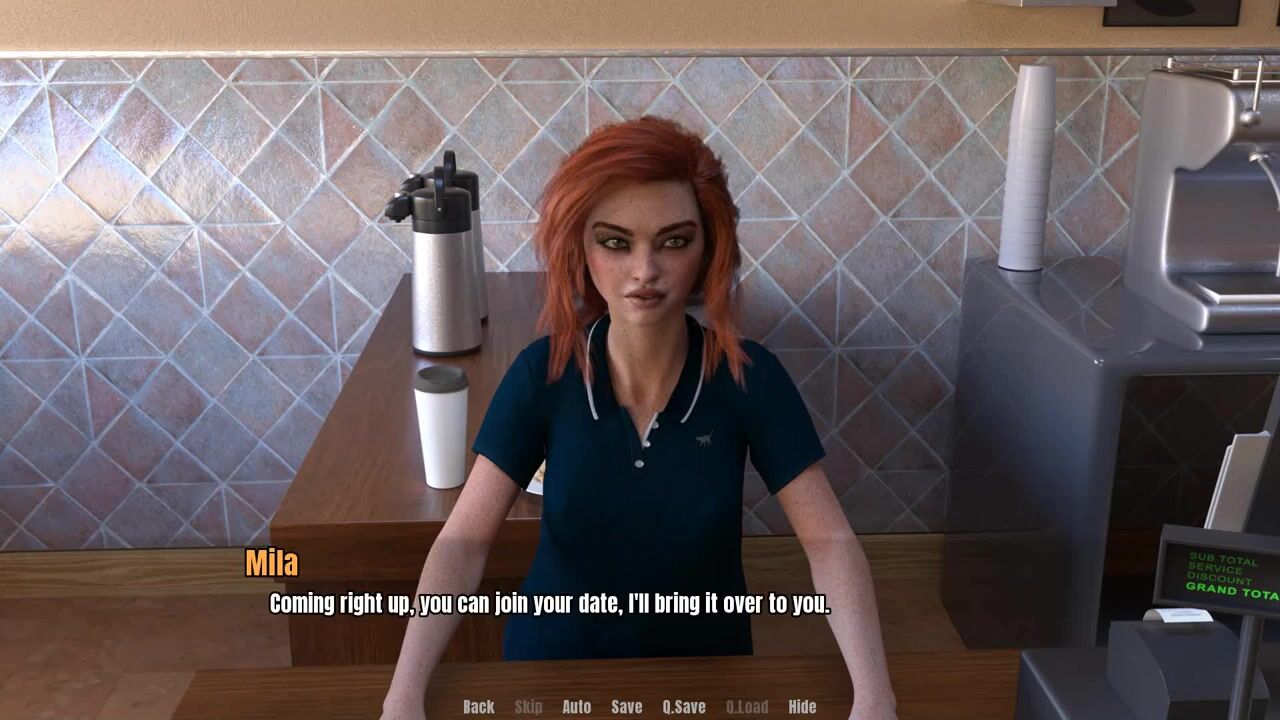This screenshot has height=720, width=1280.
Task: Quick save with Q.Save
Action: pyautogui.click(x=684, y=707)
